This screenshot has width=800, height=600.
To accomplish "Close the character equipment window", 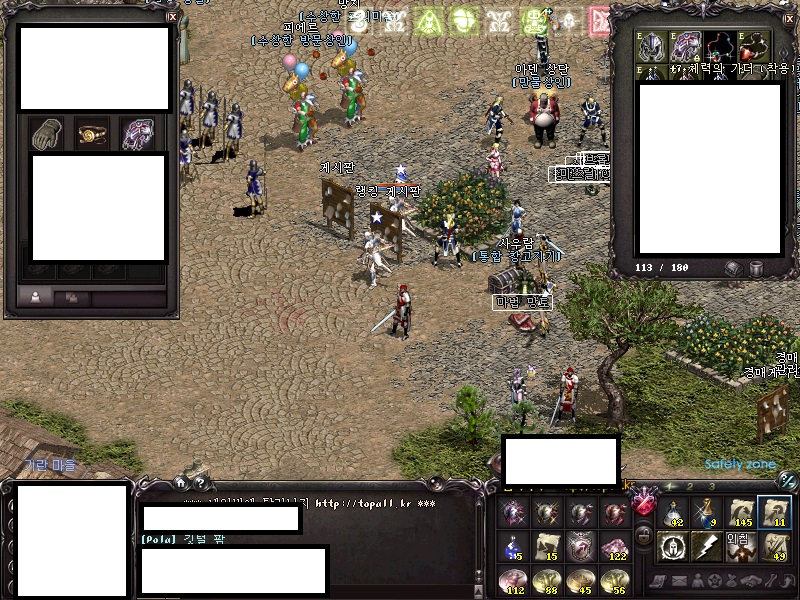I will pyautogui.click(x=172, y=16).
